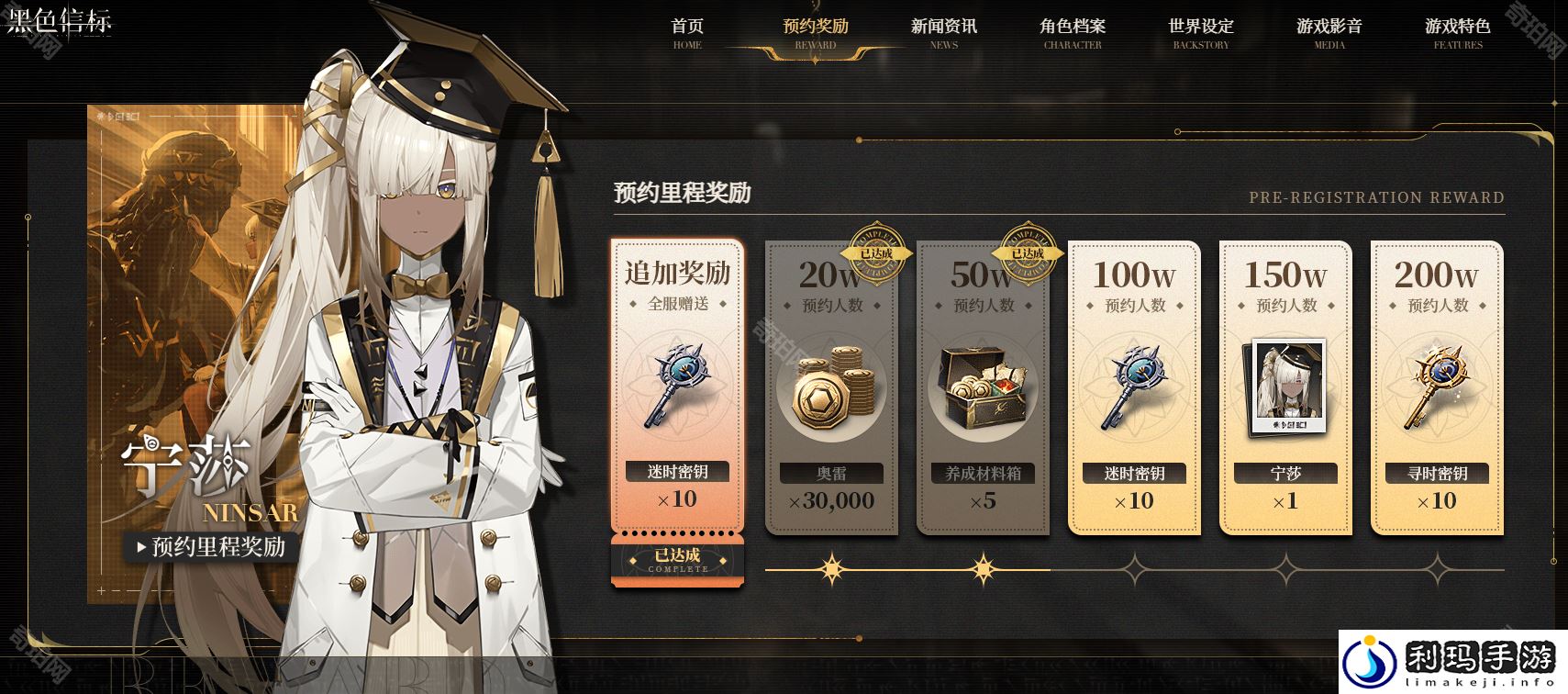
Task: Click the 迷时密钥 key icon in 追加奖励 card
Action: pyautogui.click(x=677, y=386)
